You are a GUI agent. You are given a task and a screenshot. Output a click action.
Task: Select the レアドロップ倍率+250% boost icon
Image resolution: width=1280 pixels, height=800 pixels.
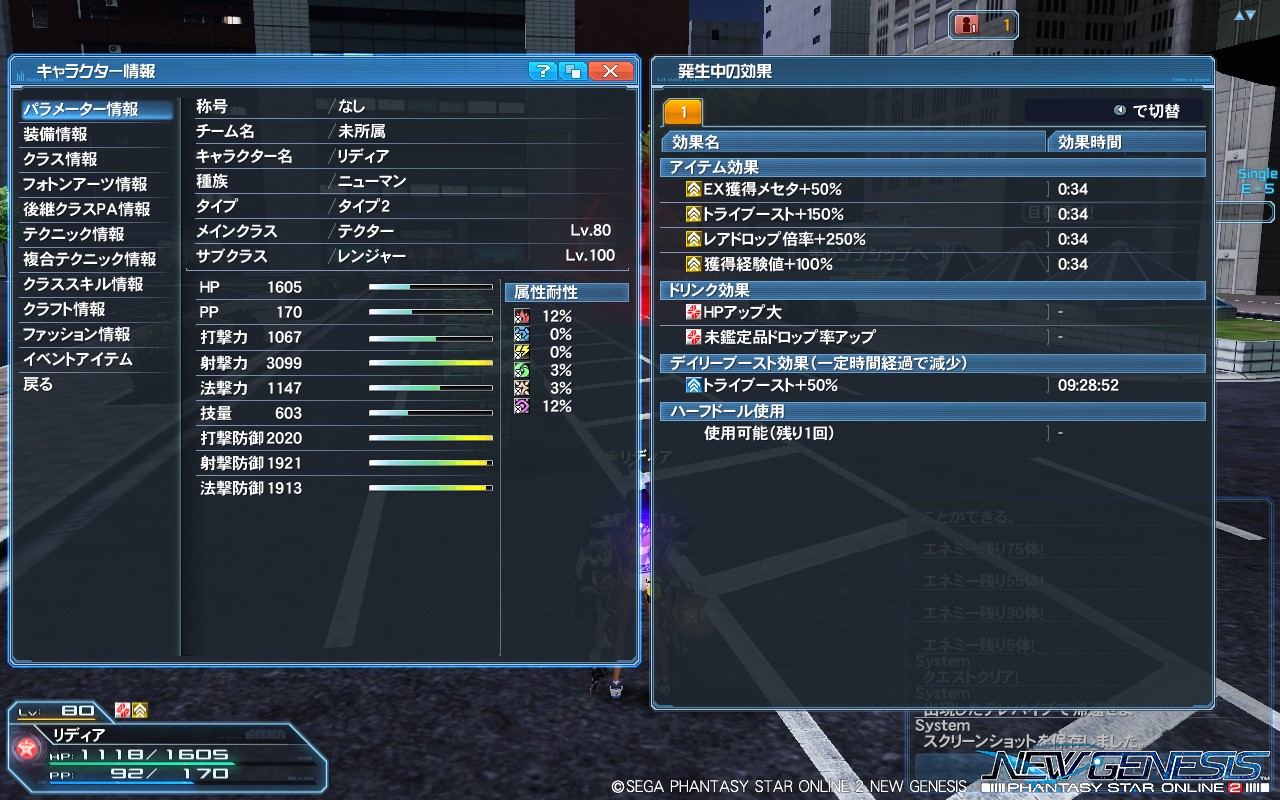pyautogui.click(x=695, y=239)
